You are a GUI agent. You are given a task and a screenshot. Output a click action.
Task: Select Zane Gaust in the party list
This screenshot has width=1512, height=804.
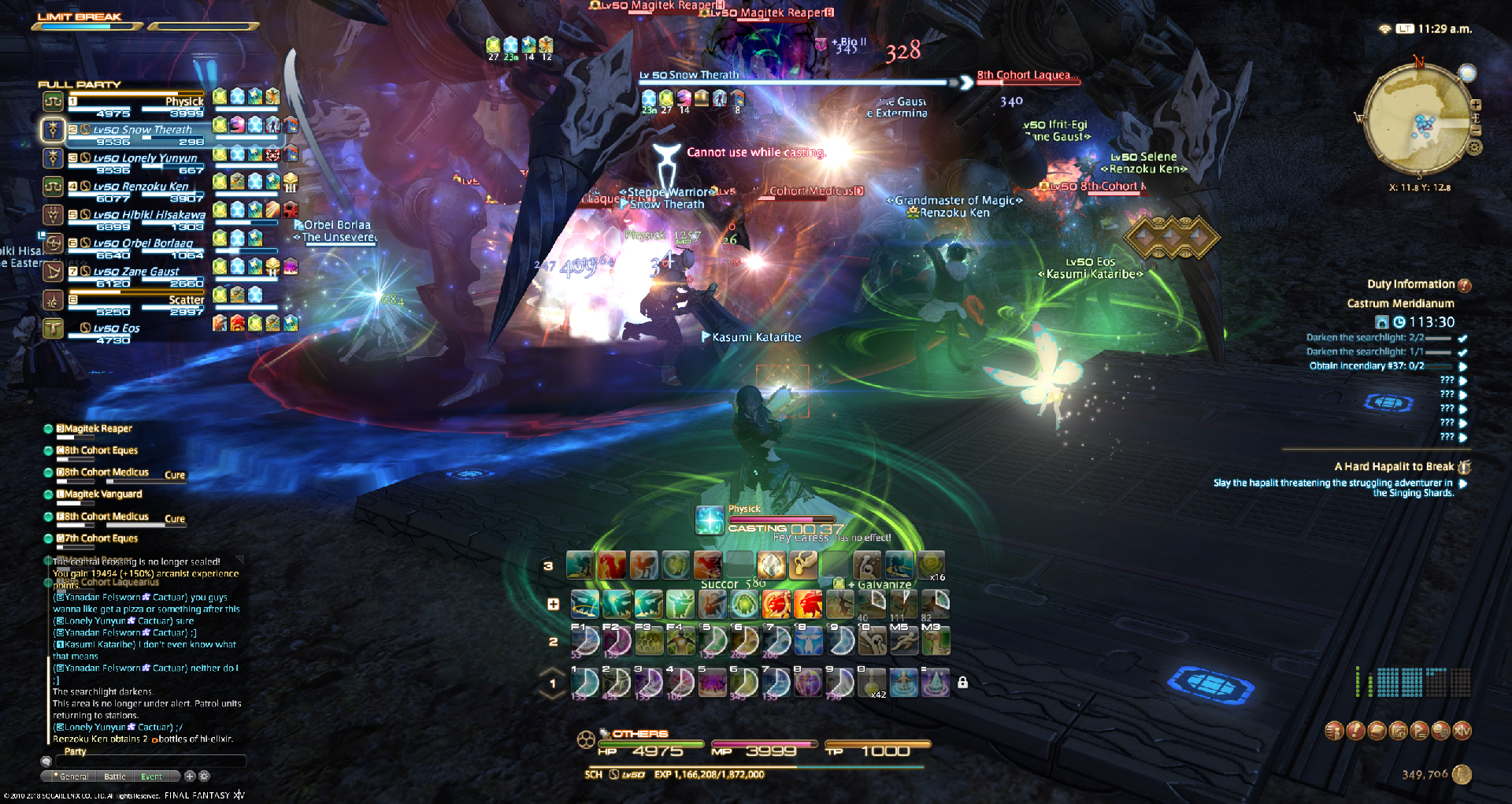[135, 272]
